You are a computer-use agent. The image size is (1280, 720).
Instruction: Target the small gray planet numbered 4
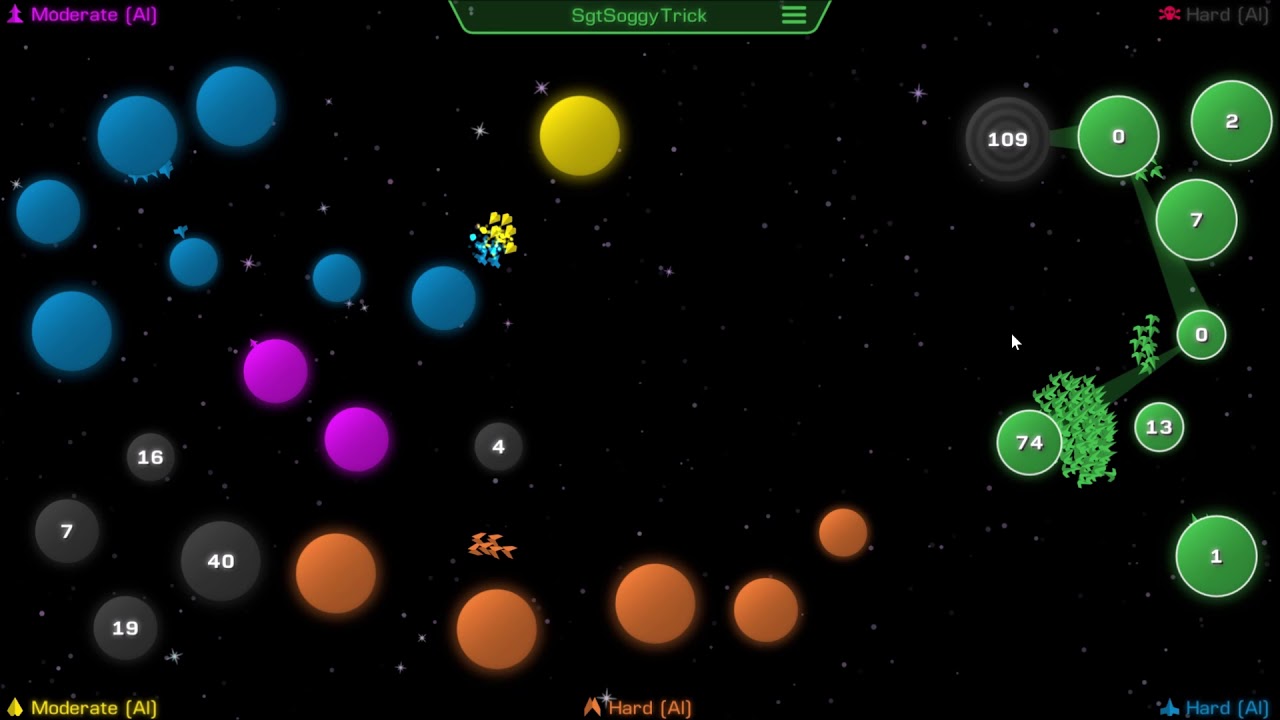[x=498, y=446]
